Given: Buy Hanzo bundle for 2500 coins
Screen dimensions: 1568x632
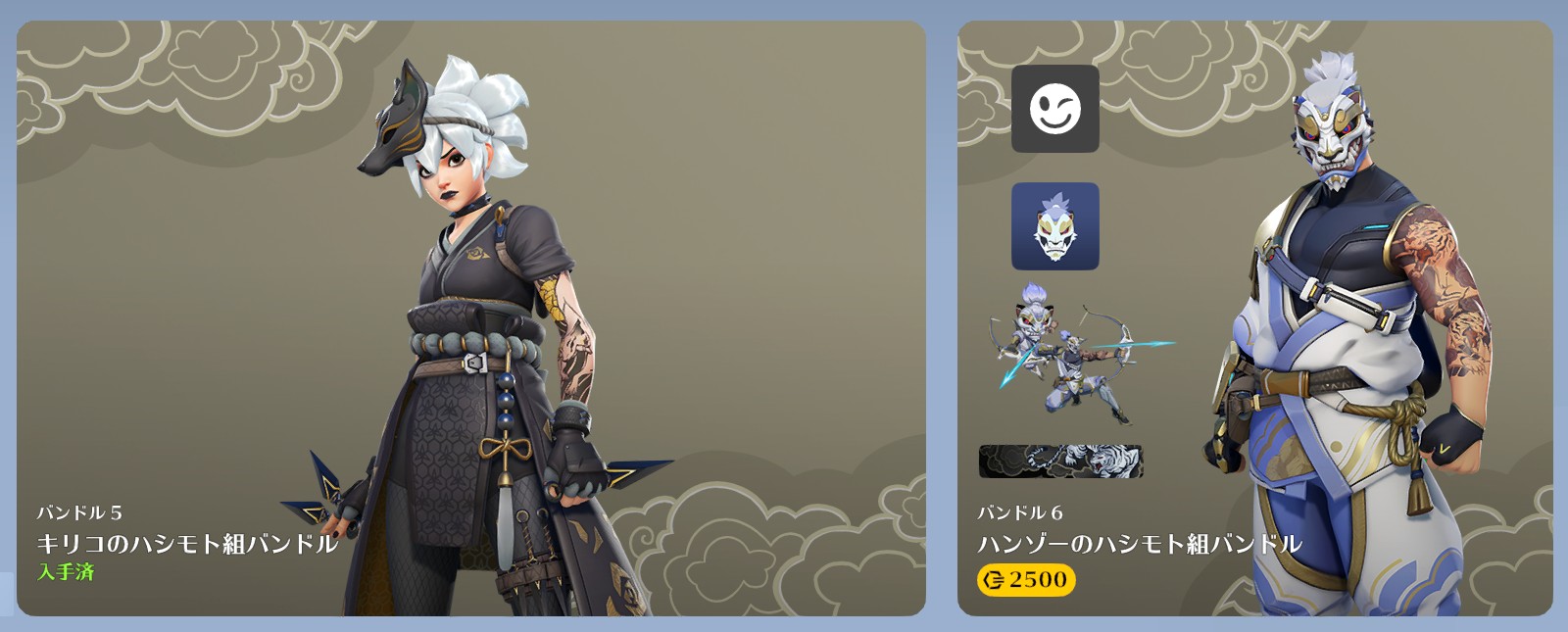Looking at the screenshot, I should pyautogui.click(x=1026, y=580).
